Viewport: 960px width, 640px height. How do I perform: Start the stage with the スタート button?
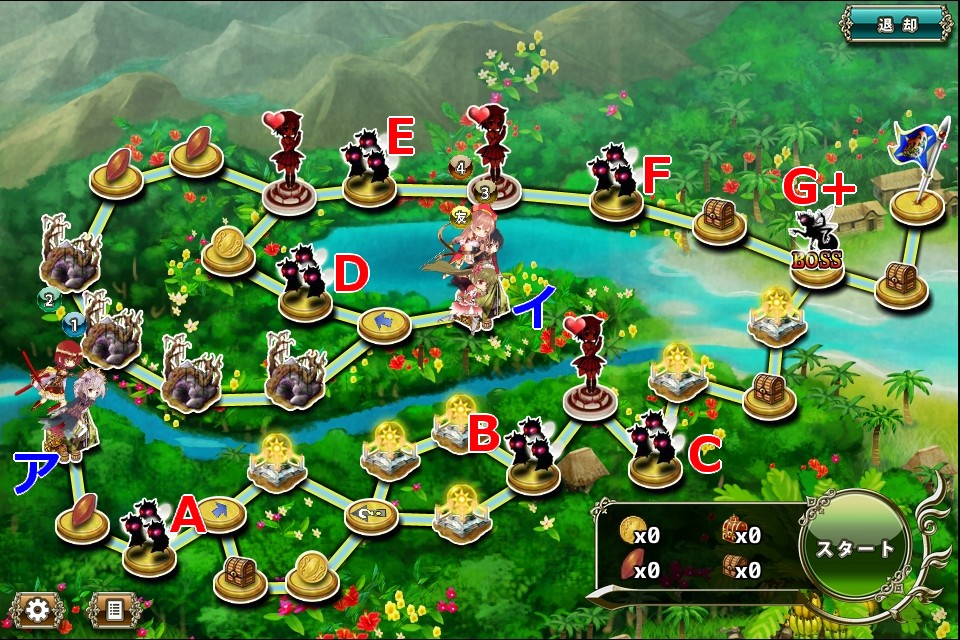point(855,549)
